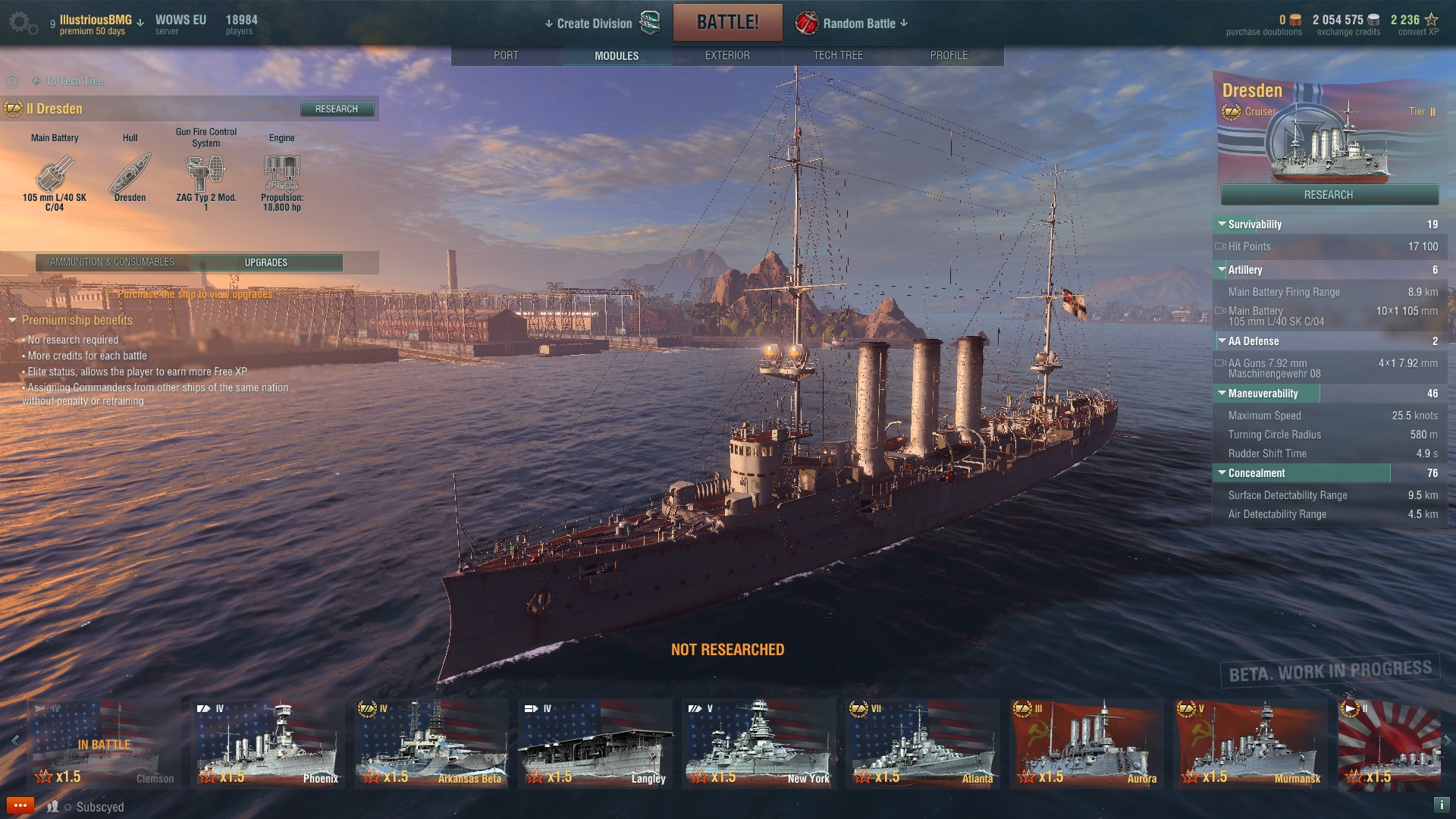Image resolution: width=1456 pixels, height=819 pixels.
Task: Pick the Murmansk ship thumbnail
Action: 1250,743
